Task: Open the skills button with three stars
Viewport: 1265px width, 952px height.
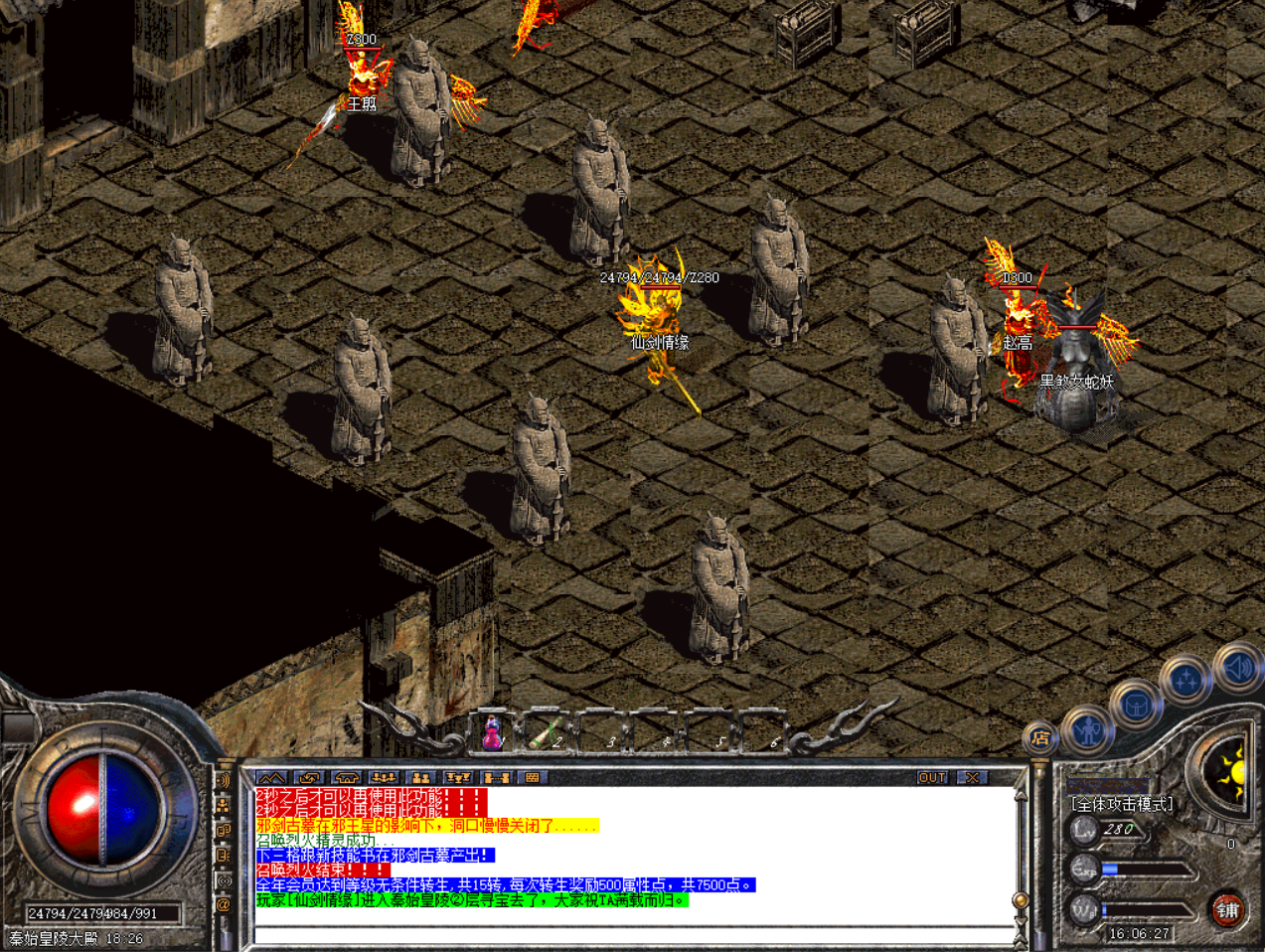Action: click(1185, 681)
